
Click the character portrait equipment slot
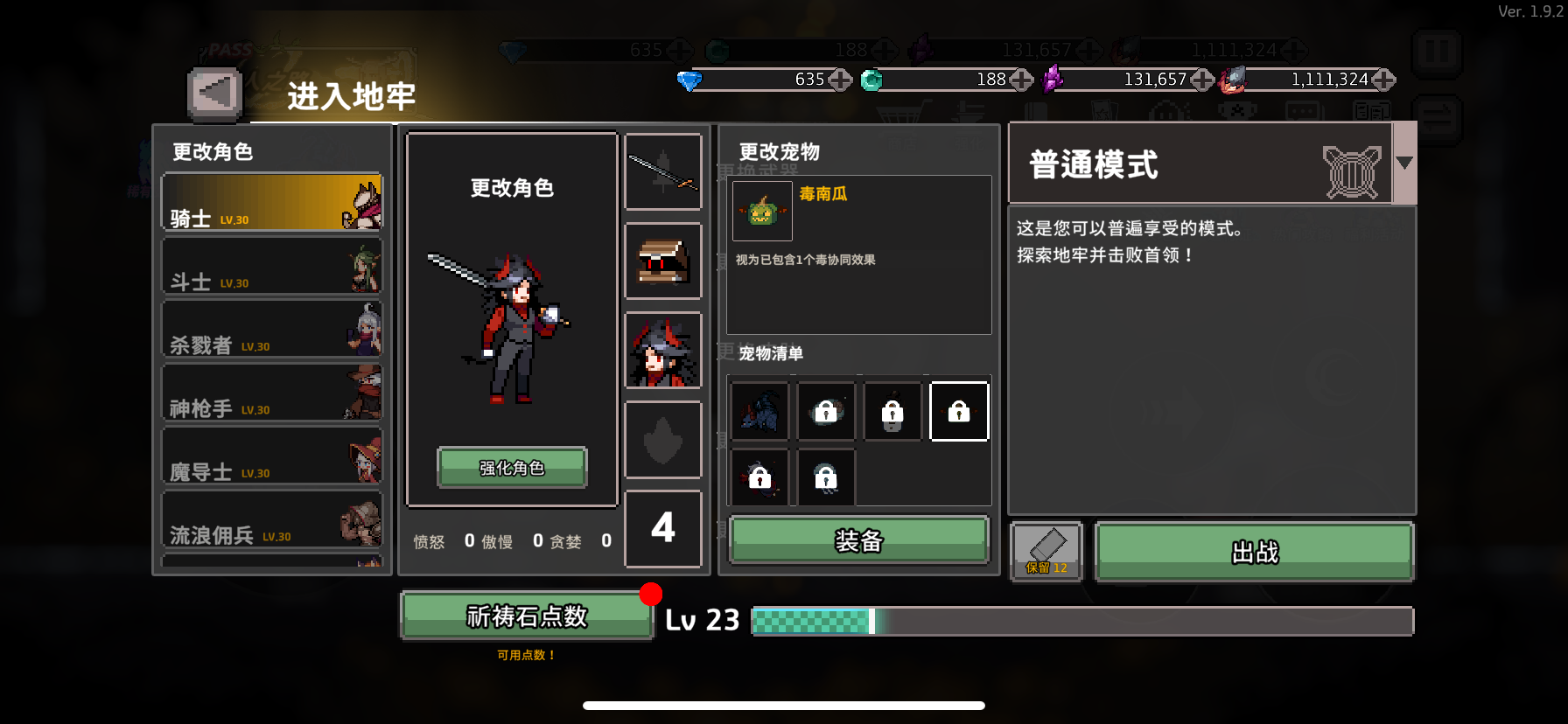coord(662,352)
